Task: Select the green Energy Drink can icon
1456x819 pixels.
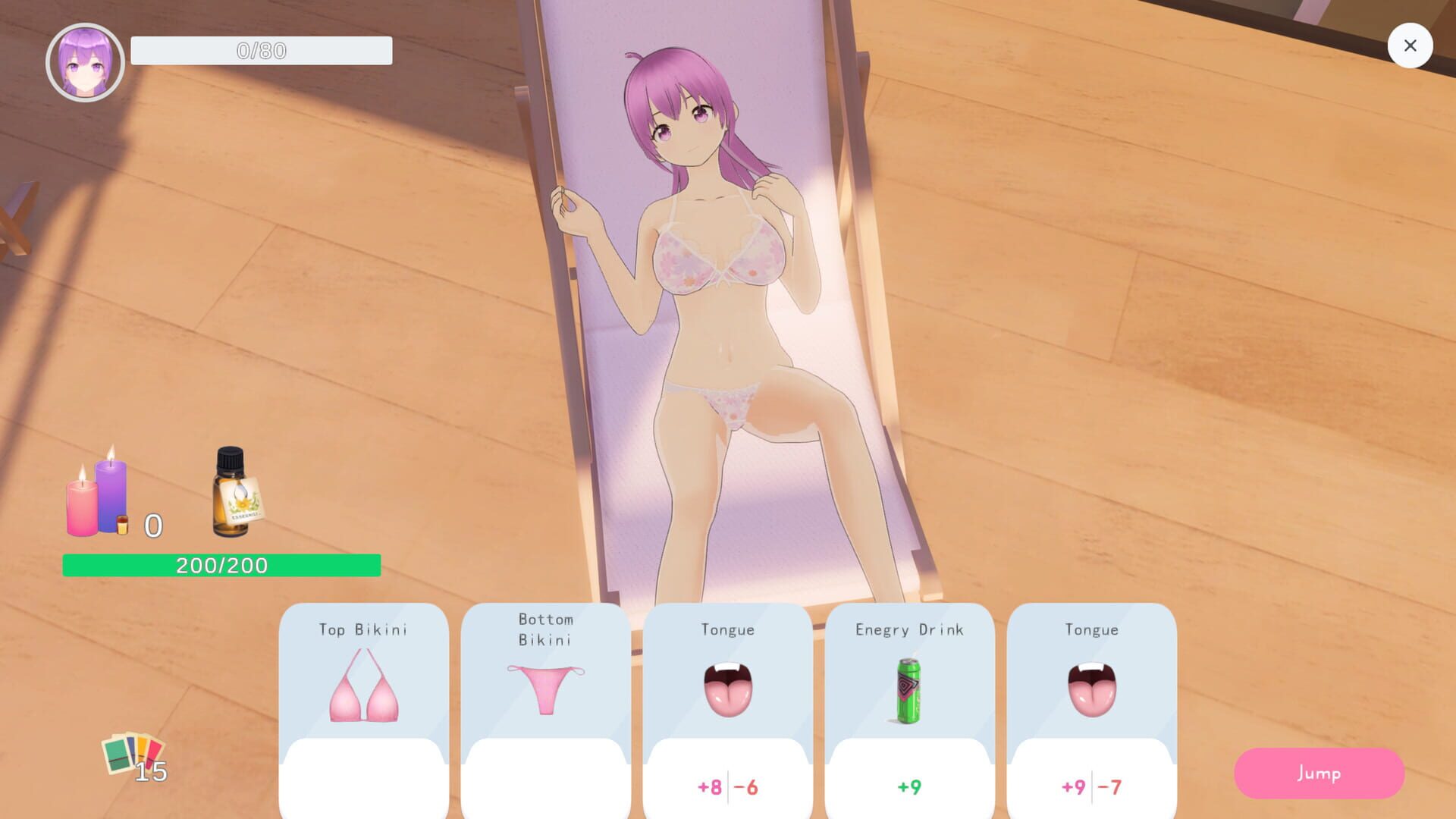Action: tap(909, 690)
